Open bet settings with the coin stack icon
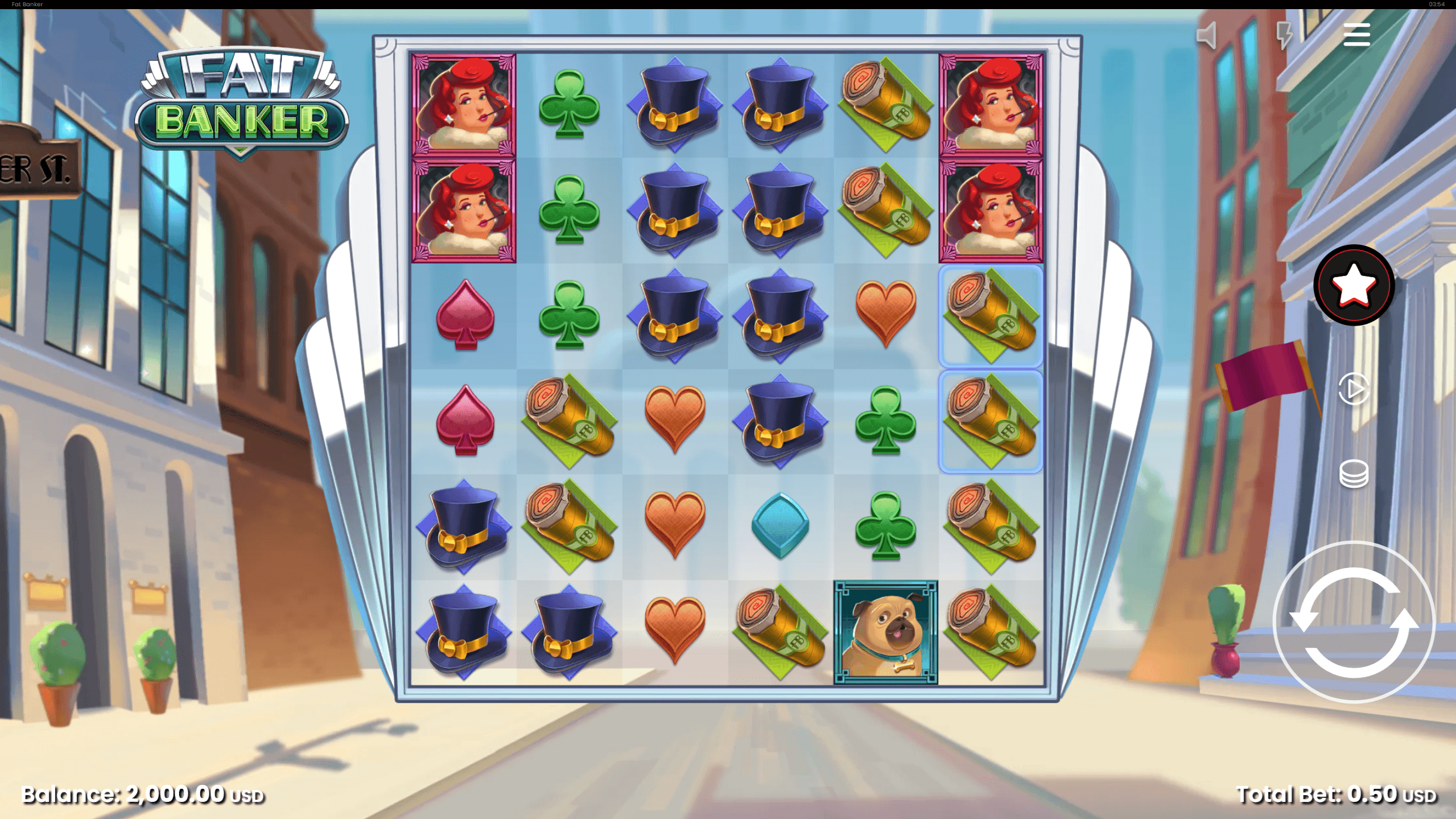This screenshot has height=819, width=1456. [1353, 474]
